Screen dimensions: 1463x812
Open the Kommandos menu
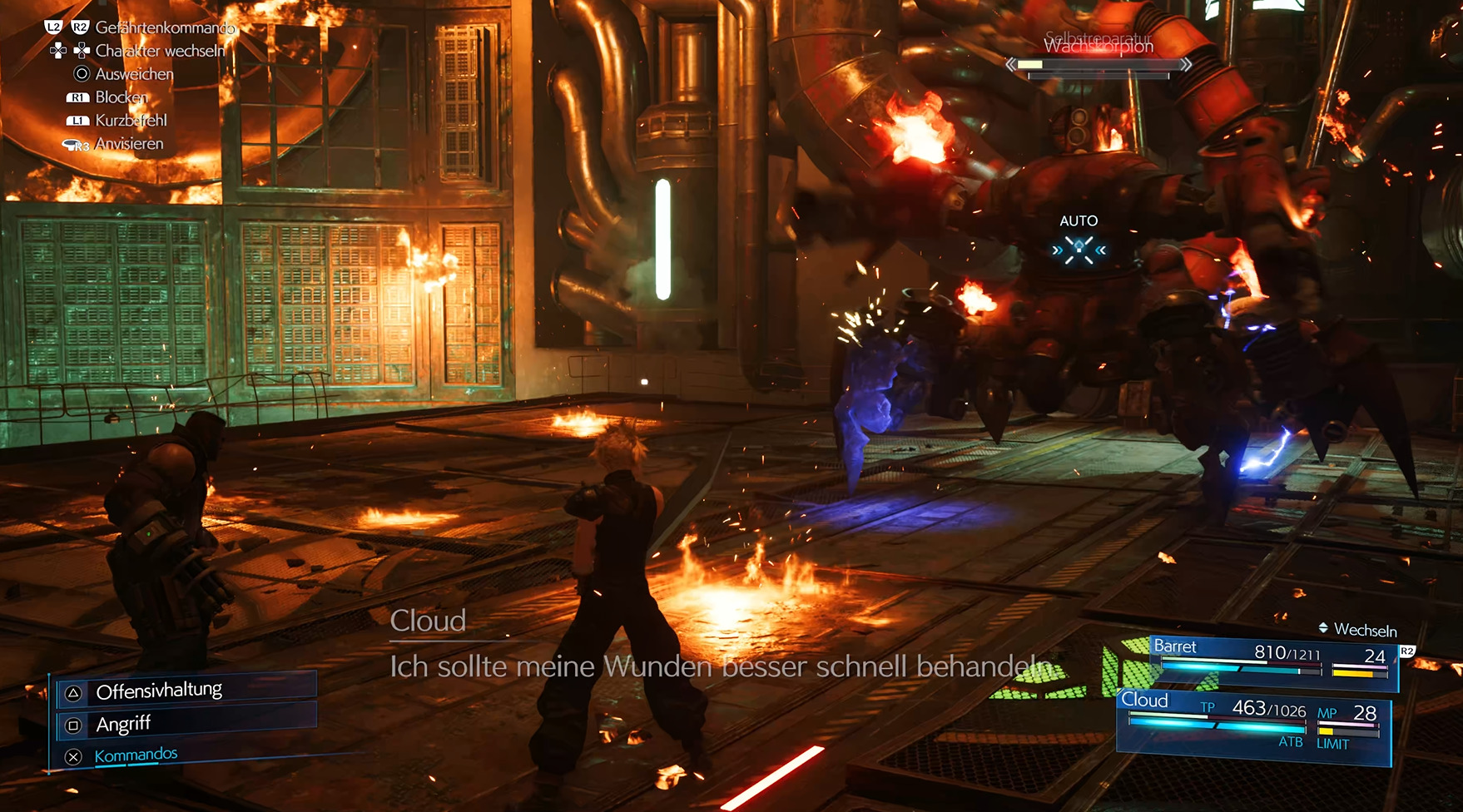[136, 755]
